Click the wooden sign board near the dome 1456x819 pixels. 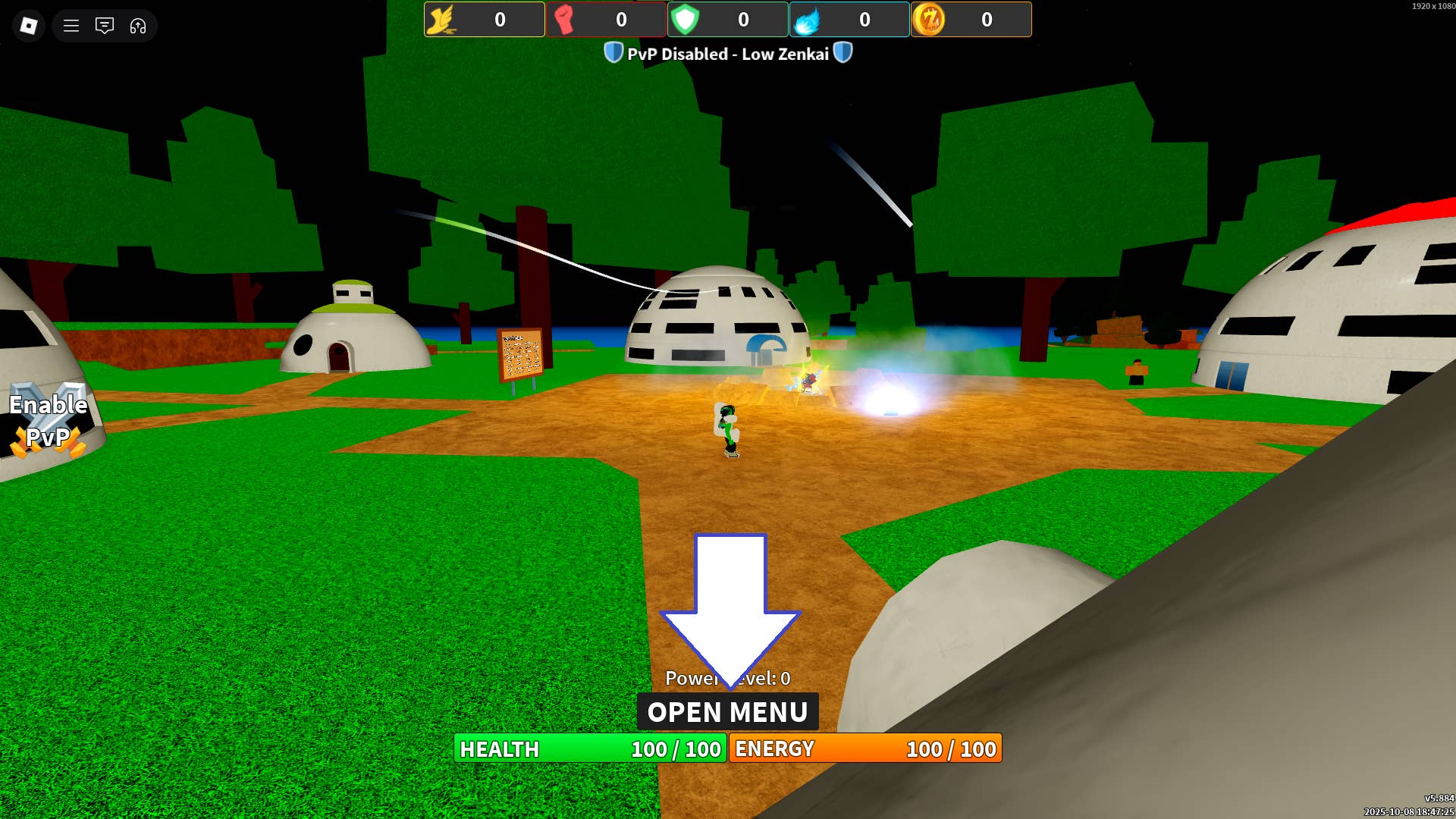pyautogui.click(x=519, y=353)
